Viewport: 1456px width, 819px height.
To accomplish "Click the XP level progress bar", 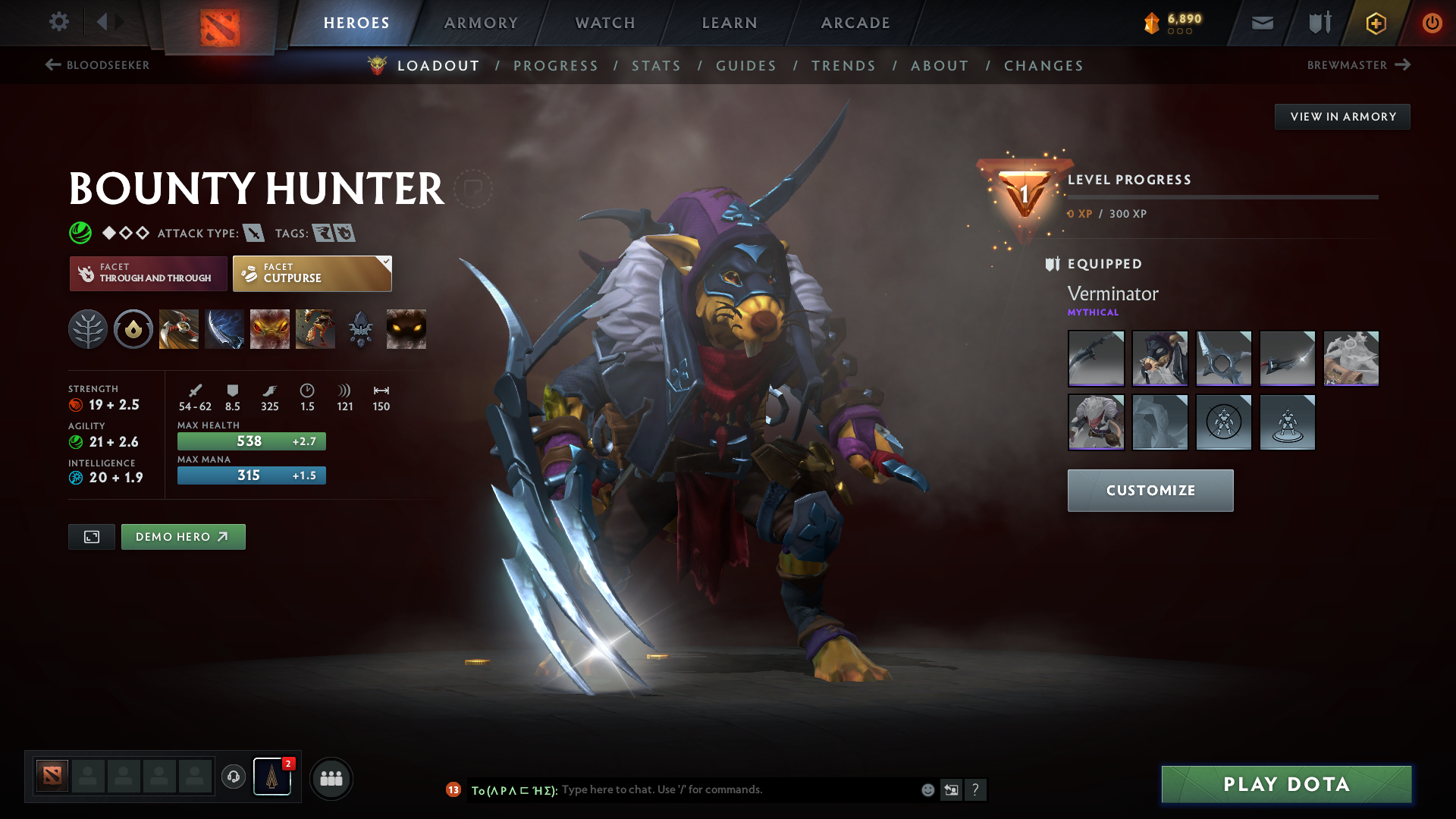I will coord(1221,199).
